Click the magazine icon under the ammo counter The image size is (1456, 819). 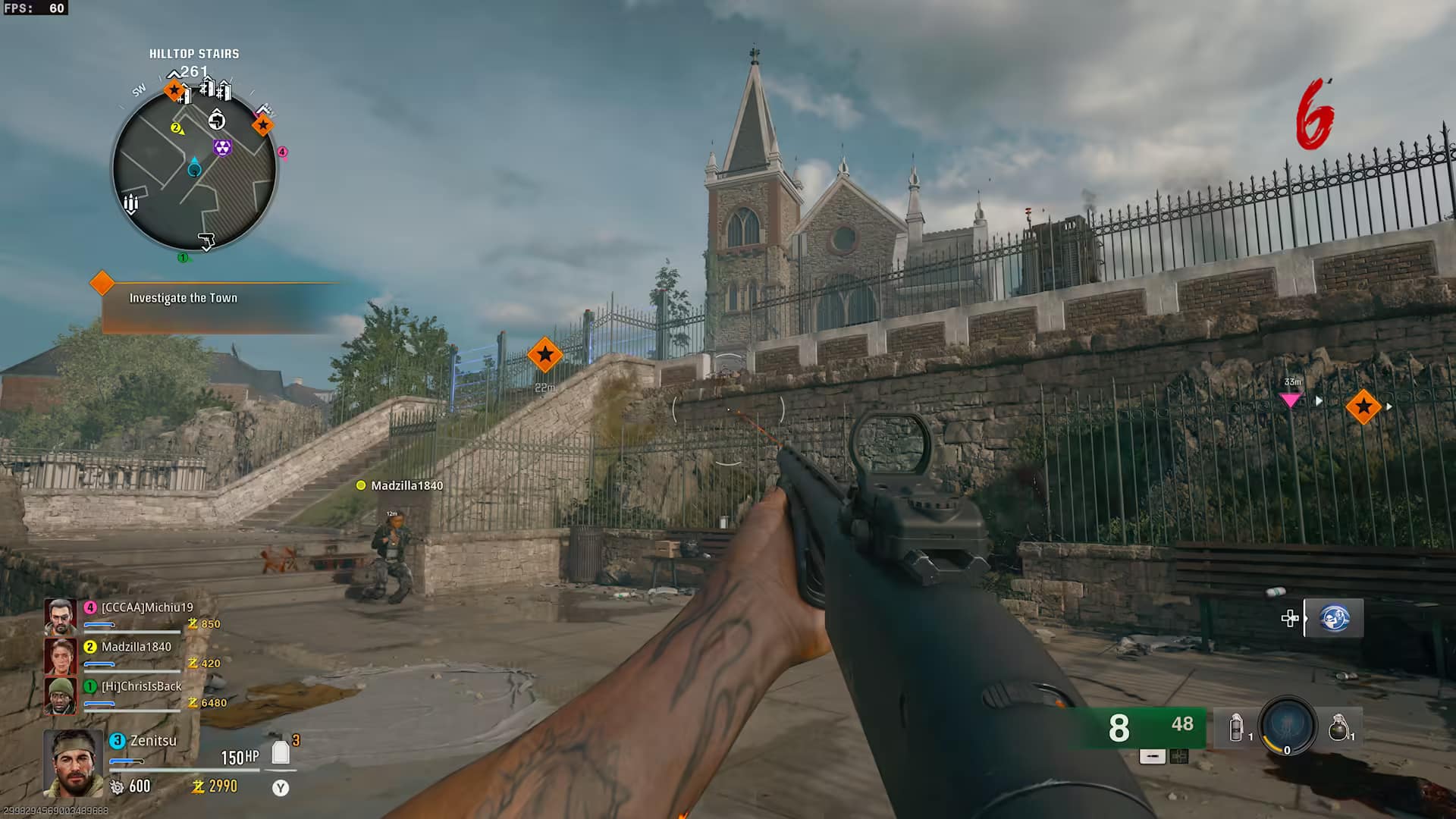point(1152,756)
